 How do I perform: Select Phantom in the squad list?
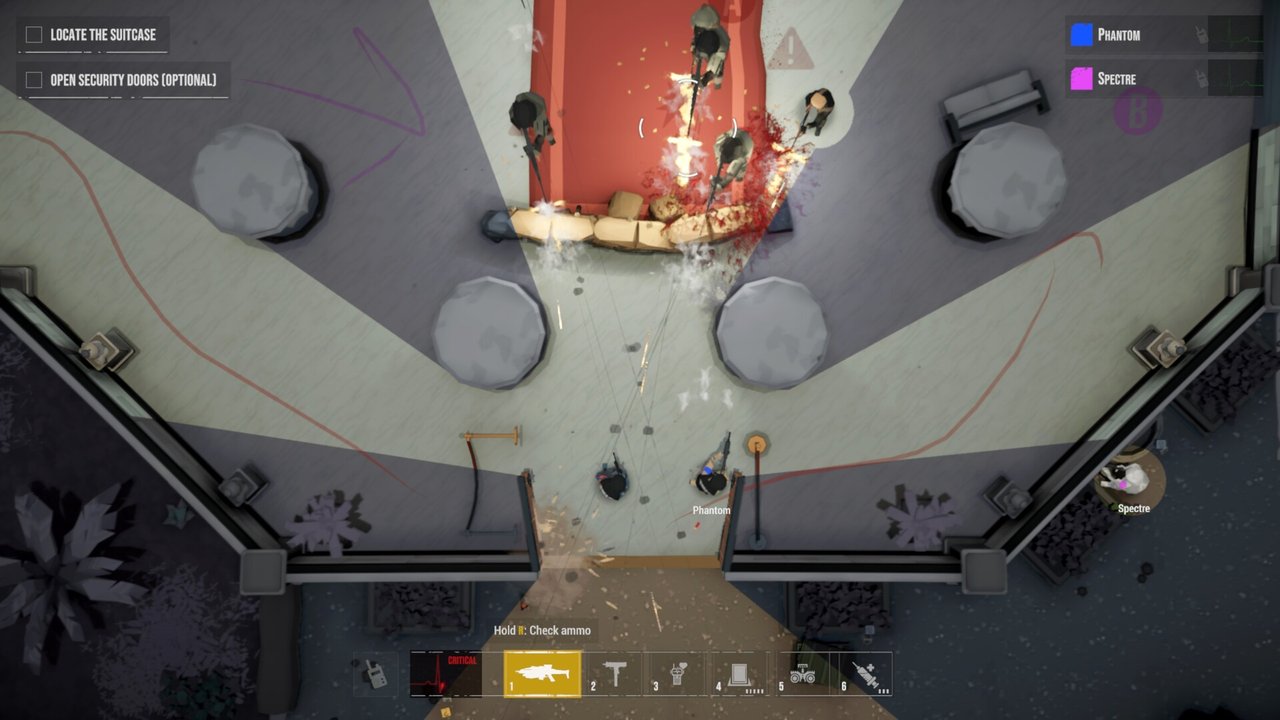click(1118, 35)
